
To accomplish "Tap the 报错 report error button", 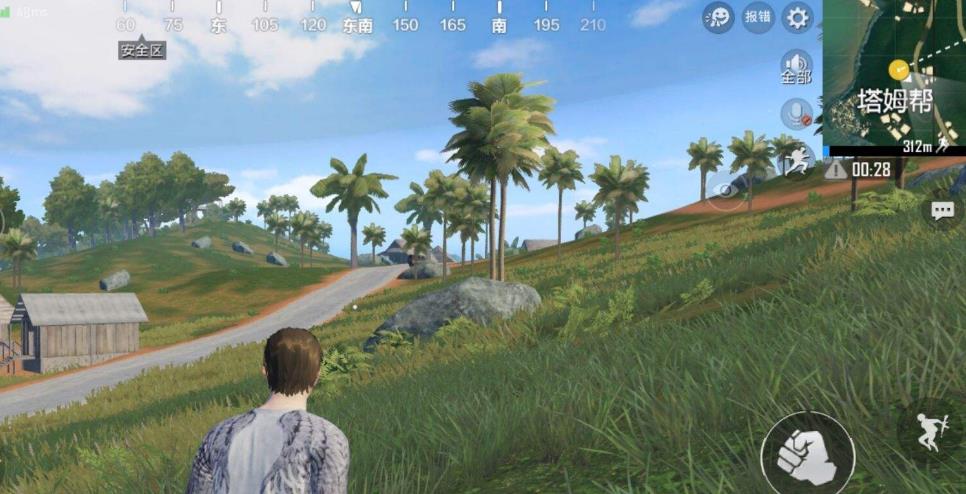I will click(x=758, y=17).
